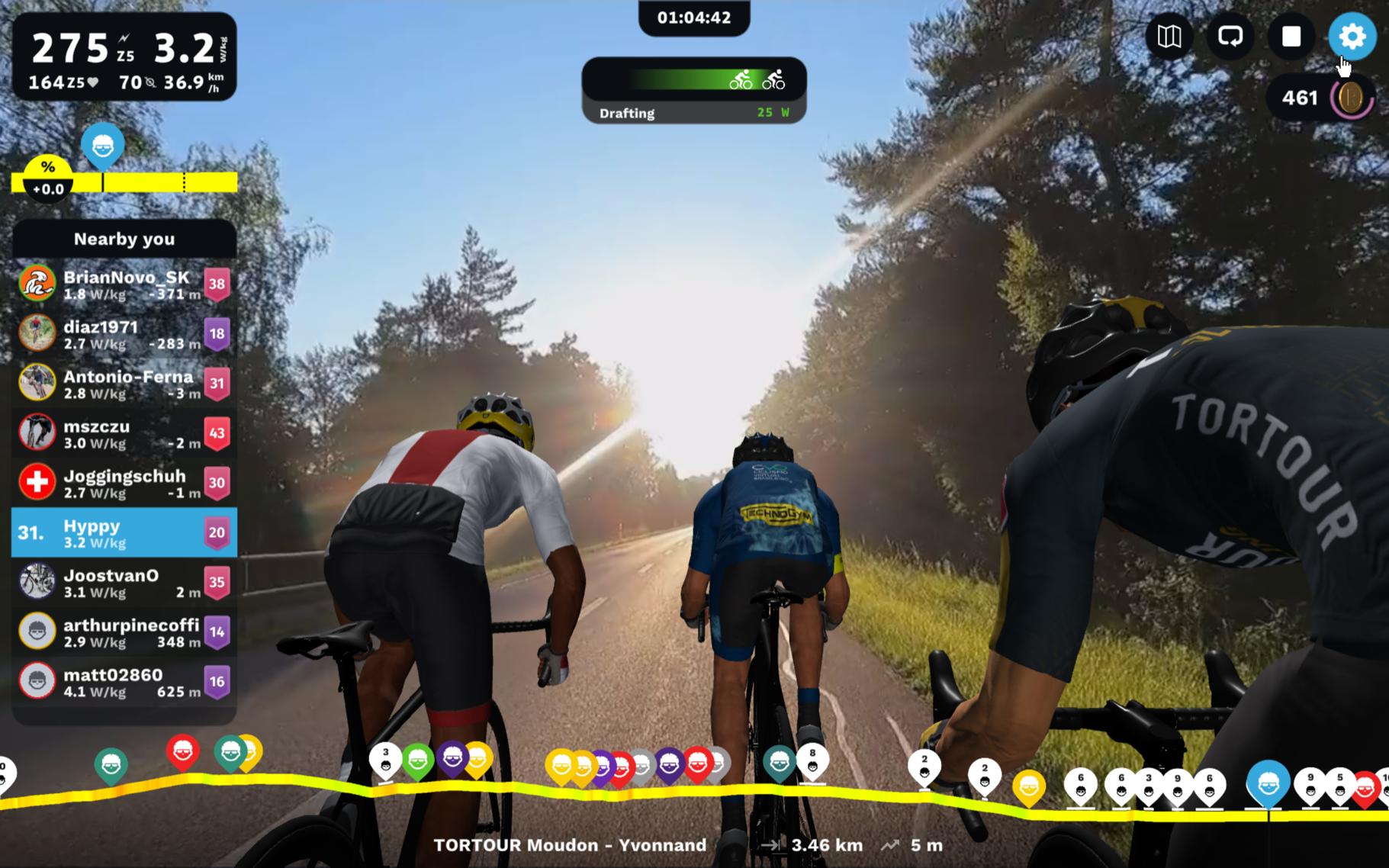Choose arthurpinecoffi rider row
Screen dimensions: 1389x868
pos(124,632)
